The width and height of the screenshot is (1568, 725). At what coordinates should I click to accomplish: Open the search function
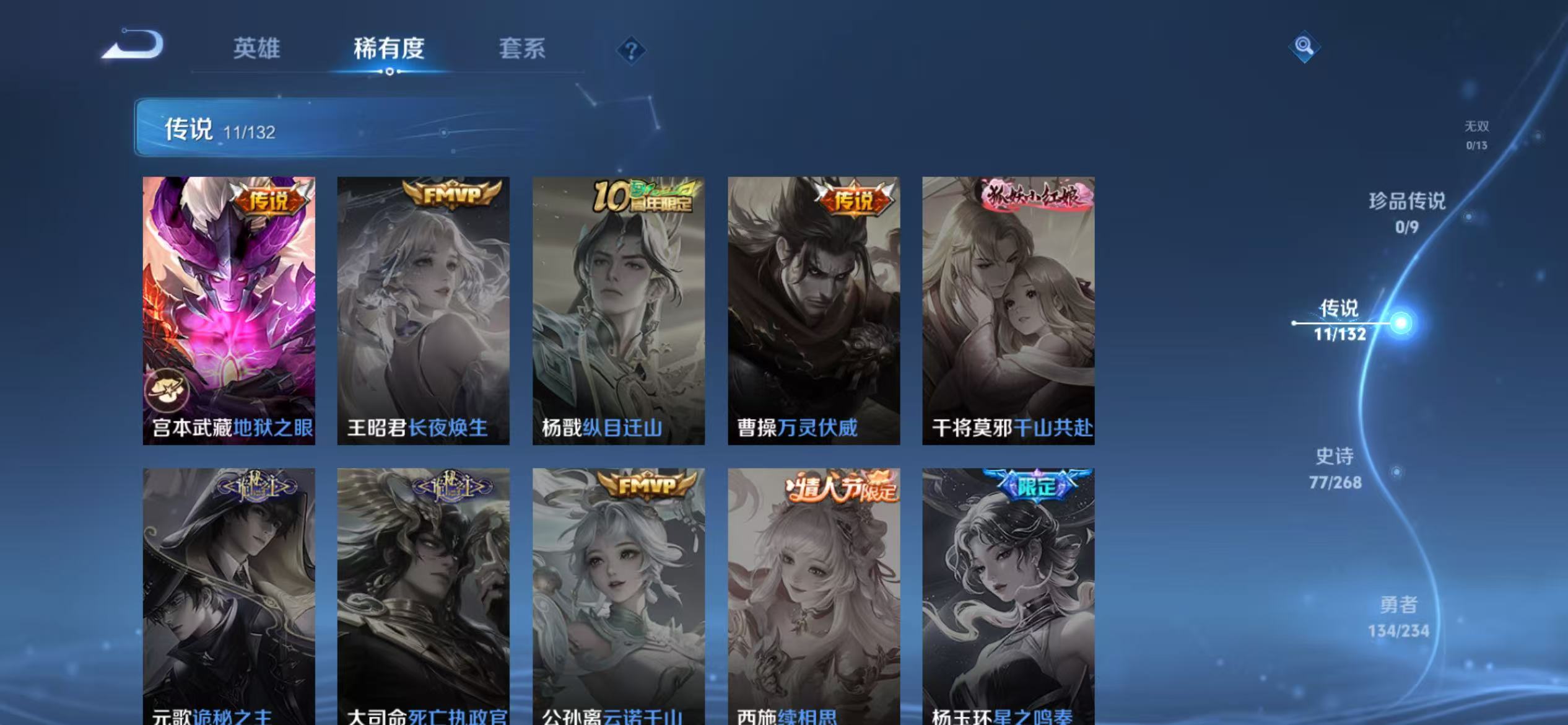[x=1304, y=46]
